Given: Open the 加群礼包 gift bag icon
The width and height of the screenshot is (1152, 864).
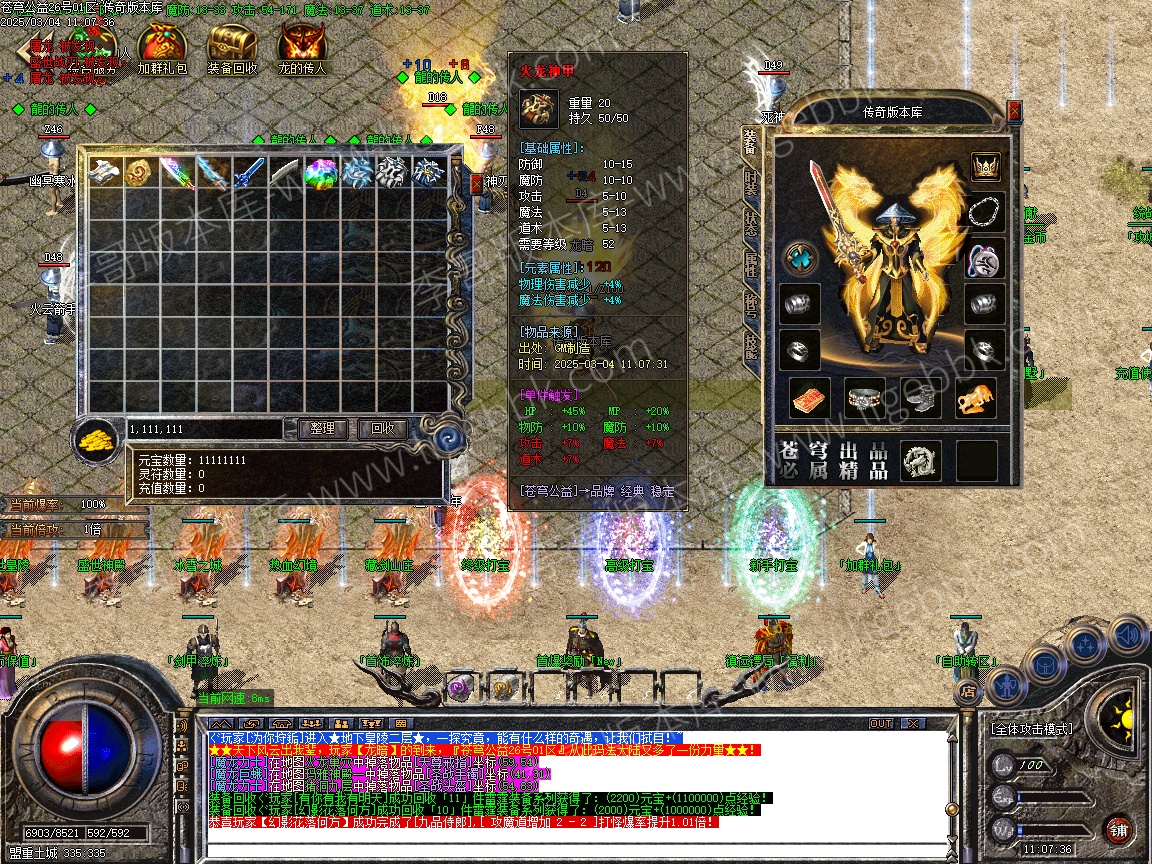Looking at the screenshot, I should [161, 45].
